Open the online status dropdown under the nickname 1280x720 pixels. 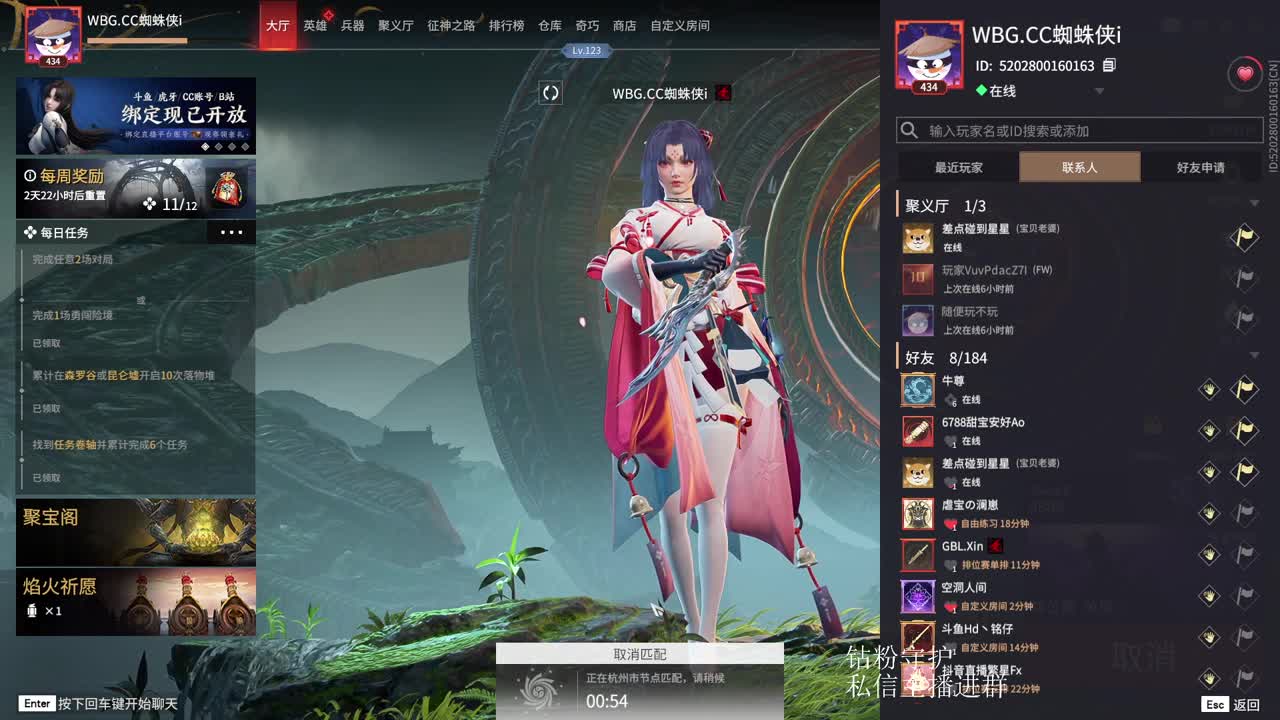click(1100, 91)
